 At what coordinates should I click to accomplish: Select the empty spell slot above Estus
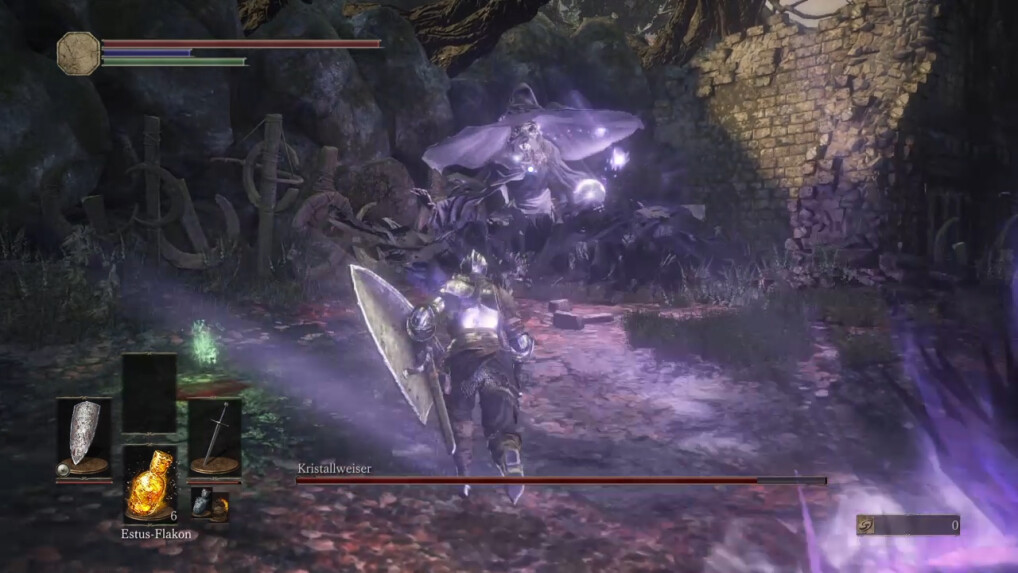[150, 392]
